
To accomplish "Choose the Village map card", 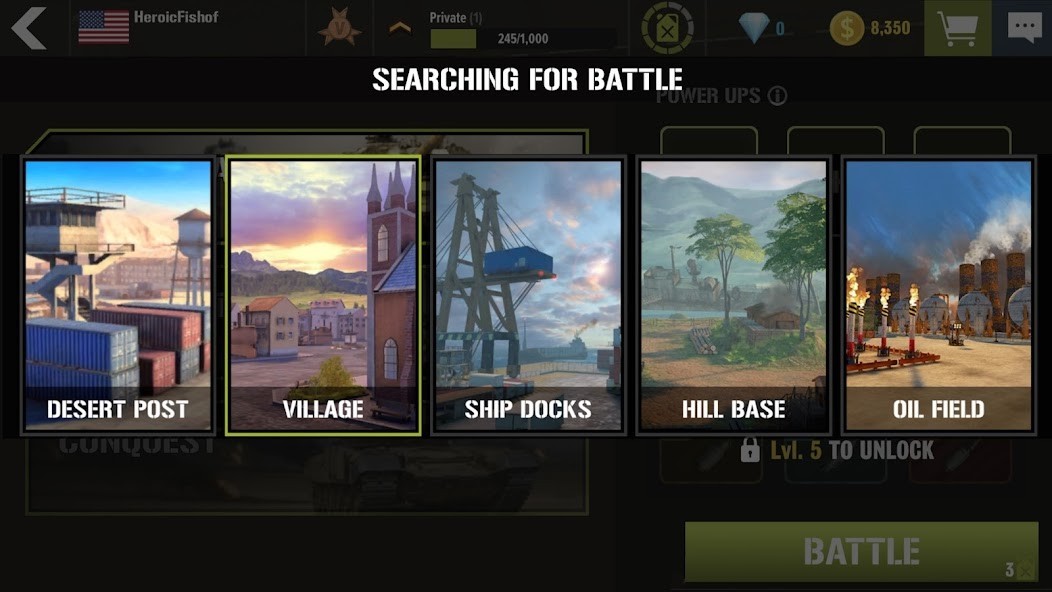I will click(x=323, y=295).
